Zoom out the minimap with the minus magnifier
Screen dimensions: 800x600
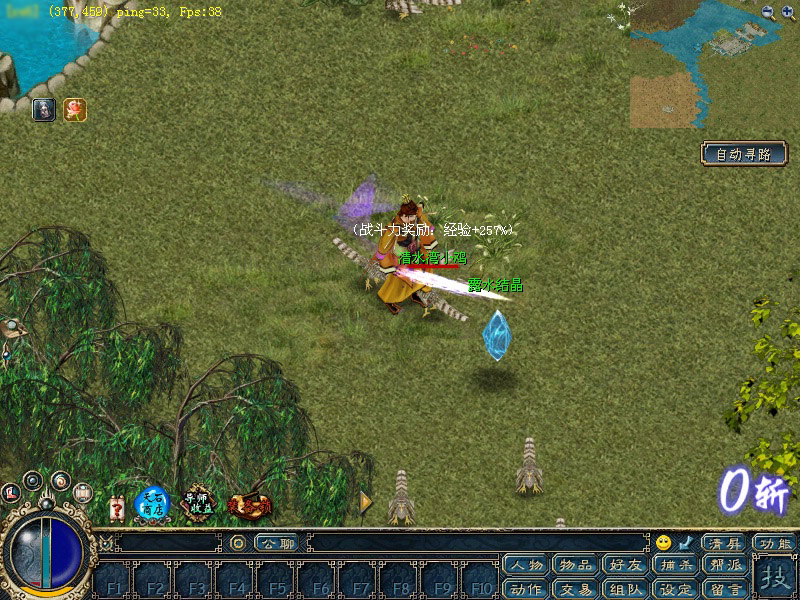click(789, 12)
